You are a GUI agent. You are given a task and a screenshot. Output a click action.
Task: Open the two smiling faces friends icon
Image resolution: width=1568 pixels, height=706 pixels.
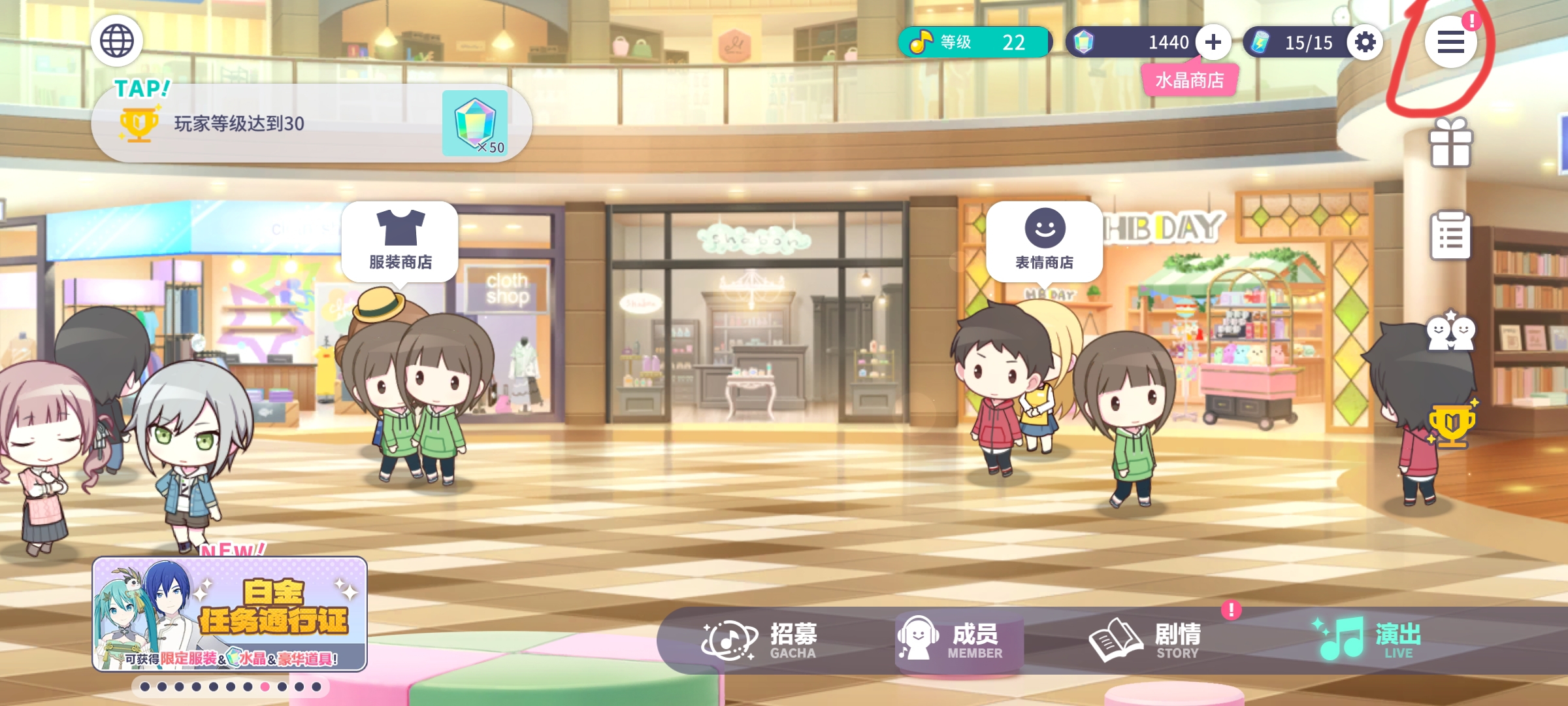pos(1450,331)
